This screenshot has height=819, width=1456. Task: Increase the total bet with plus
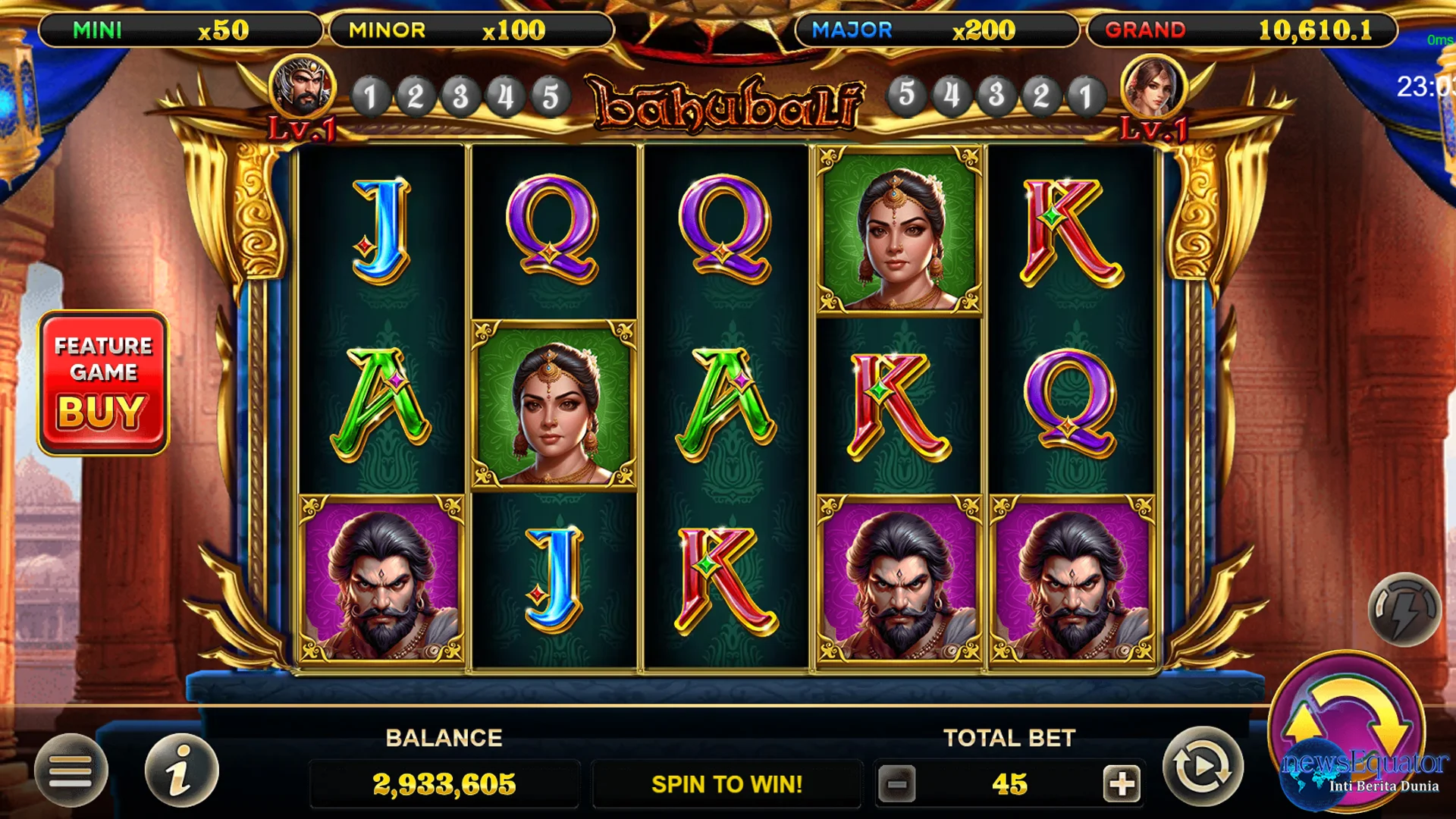click(1121, 783)
